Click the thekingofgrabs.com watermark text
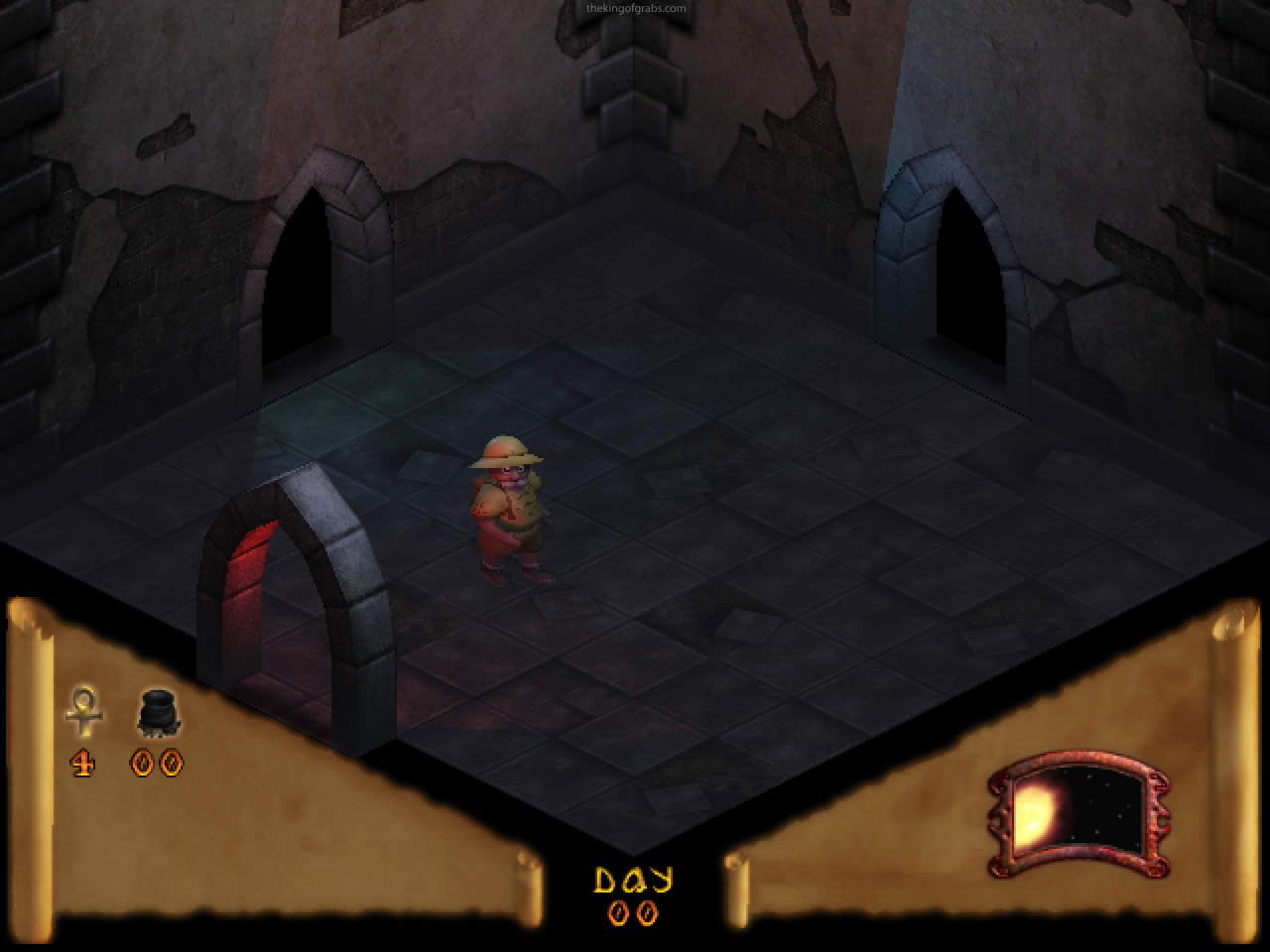Viewport: 1270px width, 952px height. click(x=635, y=7)
